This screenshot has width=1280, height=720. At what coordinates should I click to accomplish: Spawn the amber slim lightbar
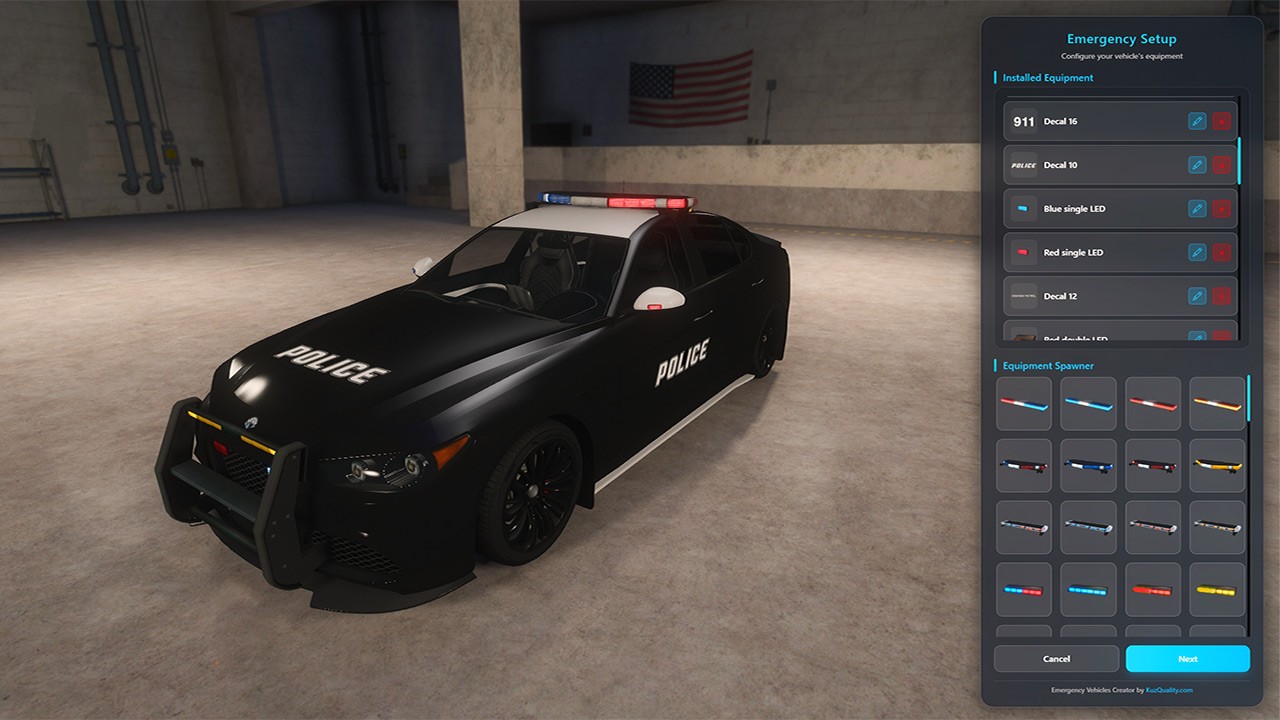[1217, 404]
